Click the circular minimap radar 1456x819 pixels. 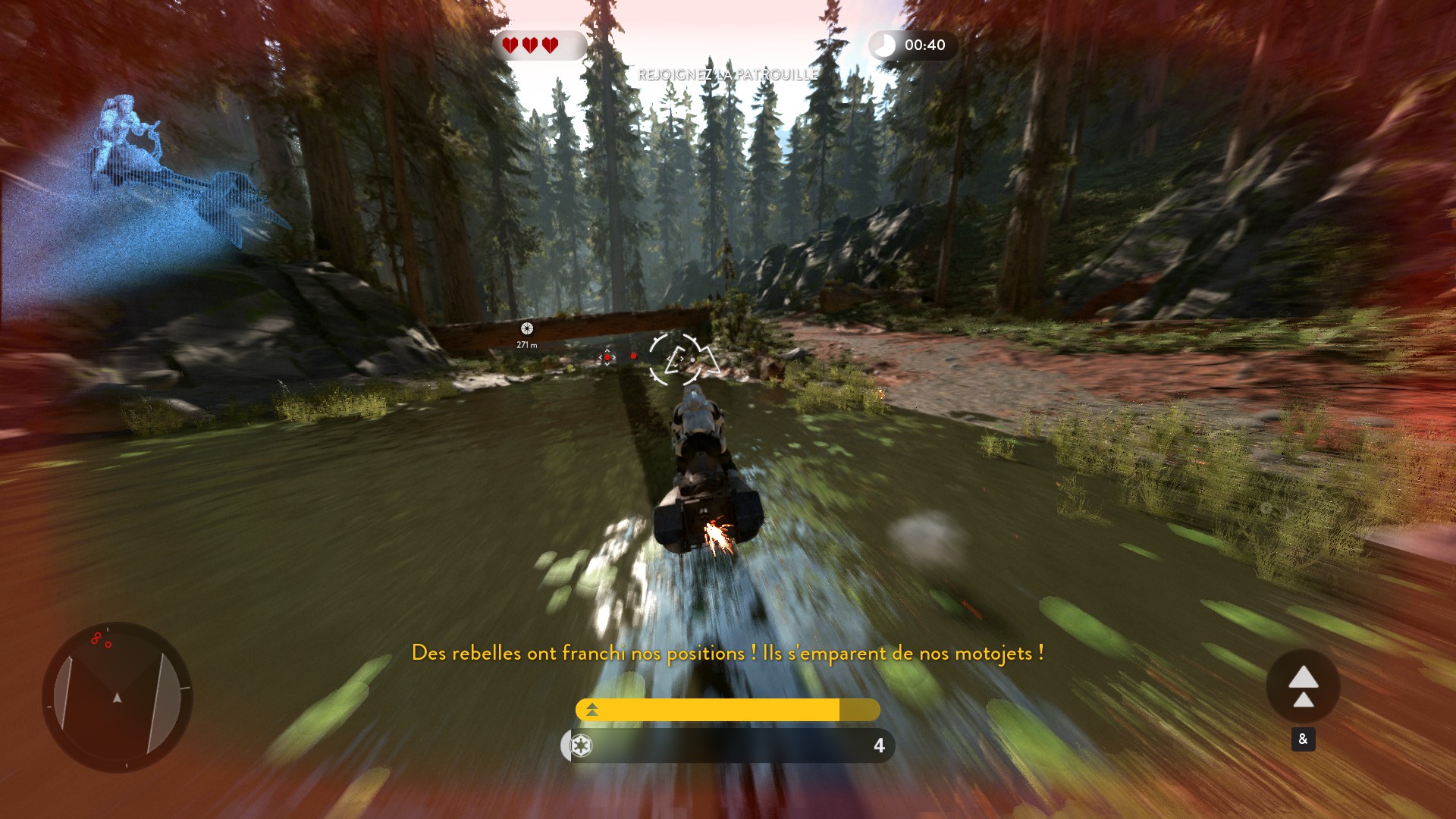point(117,697)
